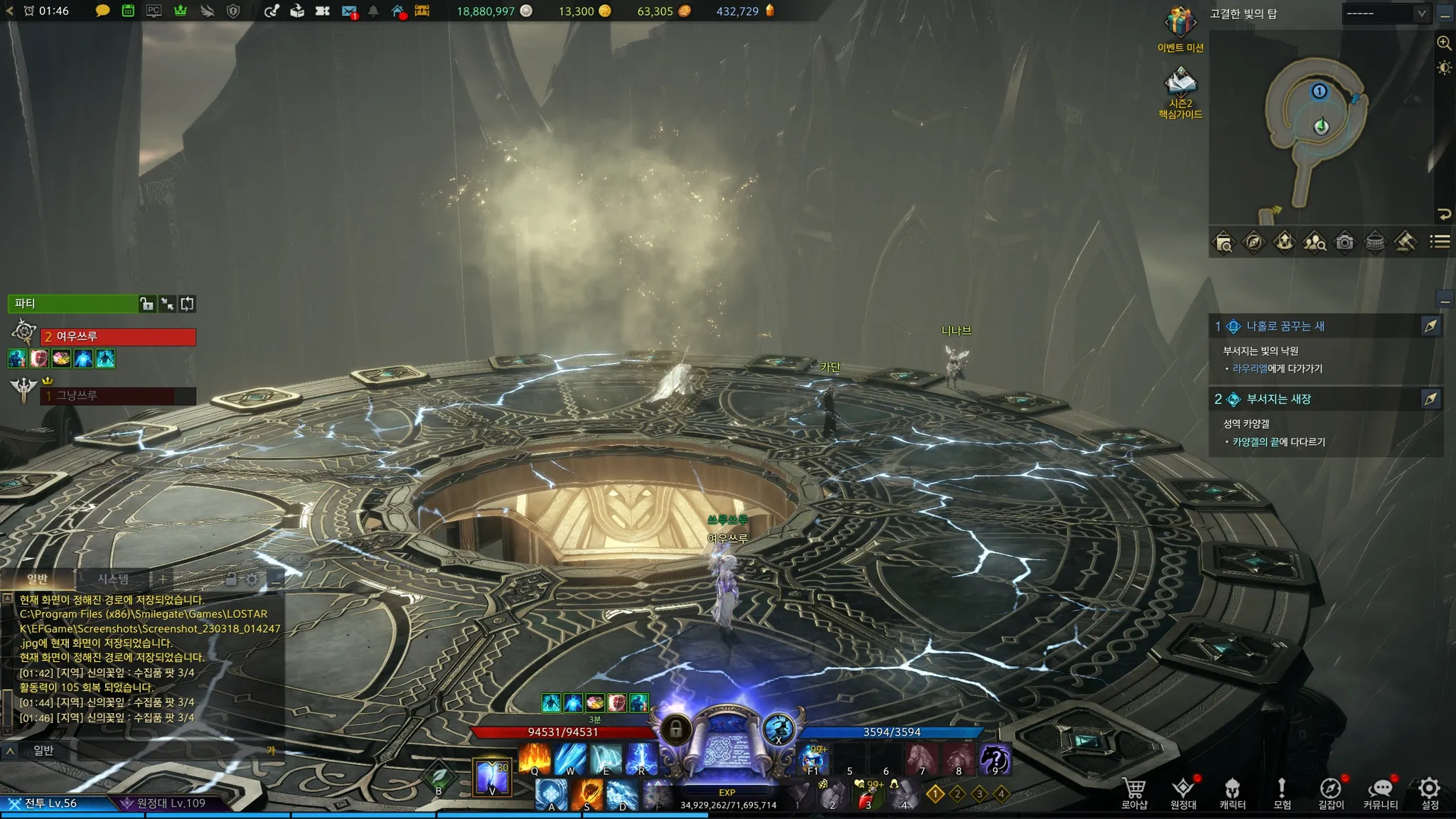Viewport: 1456px width, 819px height.
Task: Open the mail envelope icon
Action: click(x=348, y=11)
